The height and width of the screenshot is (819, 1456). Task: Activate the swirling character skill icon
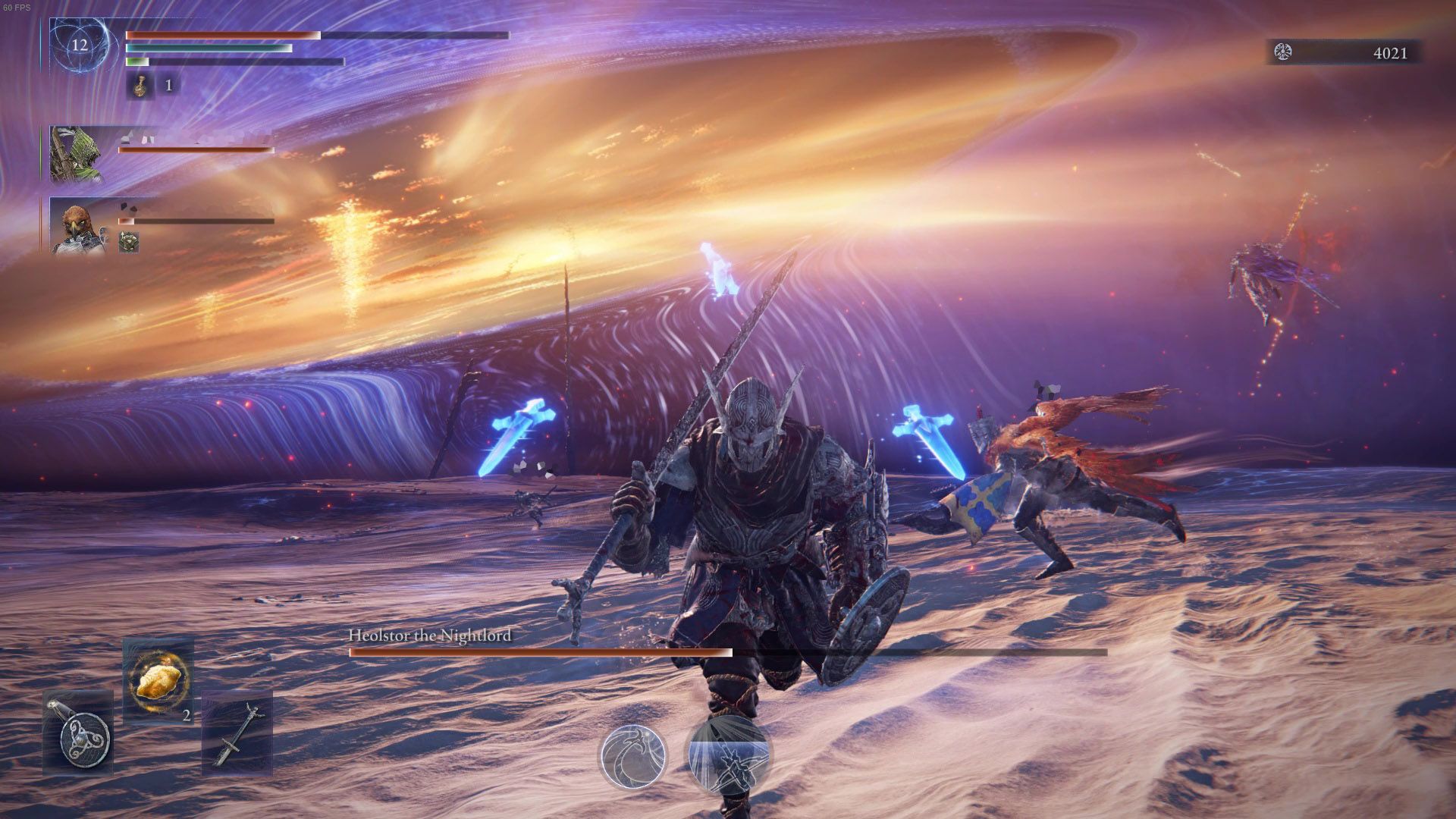(634, 756)
